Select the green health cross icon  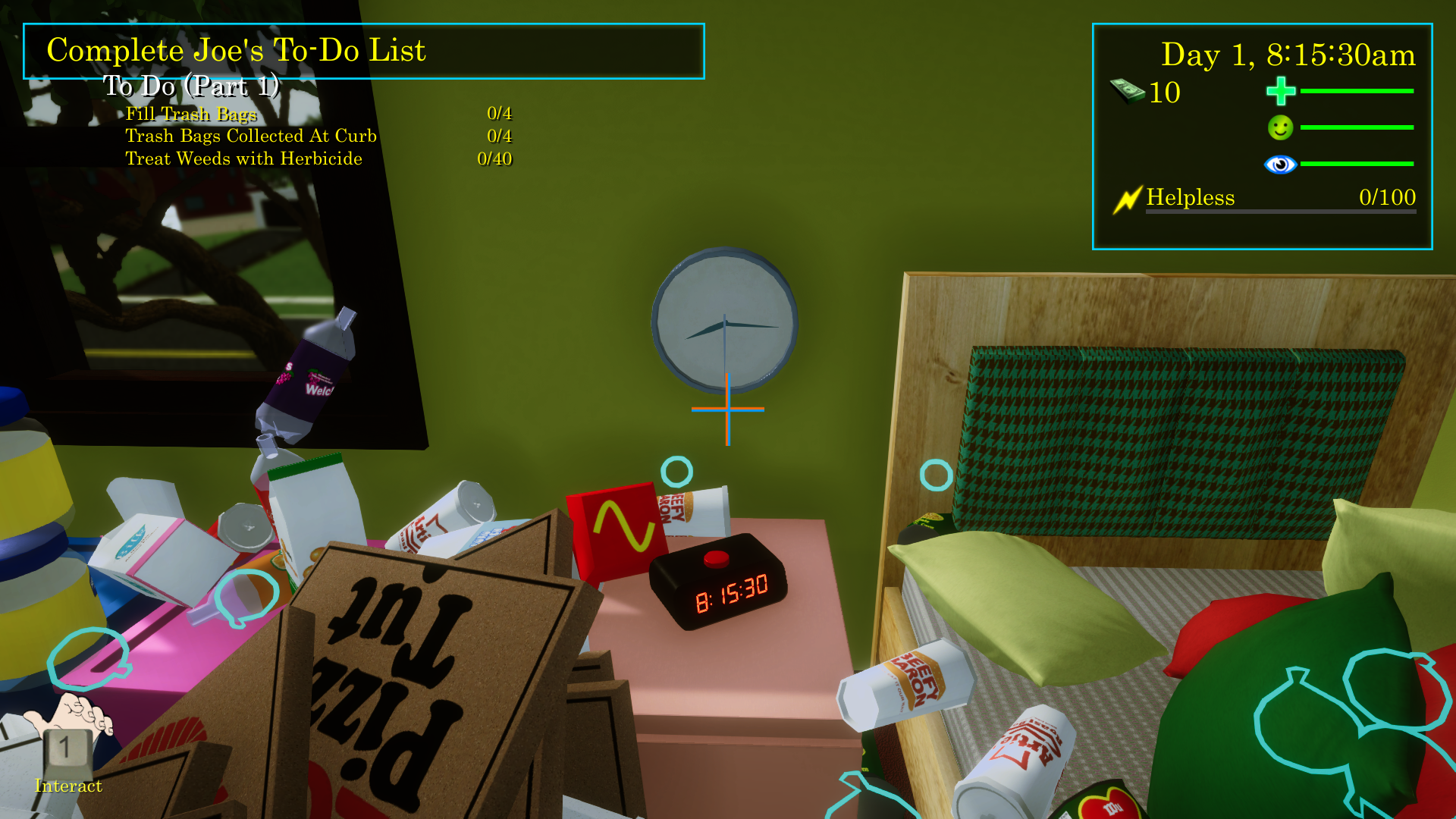tap(1281, 91)
